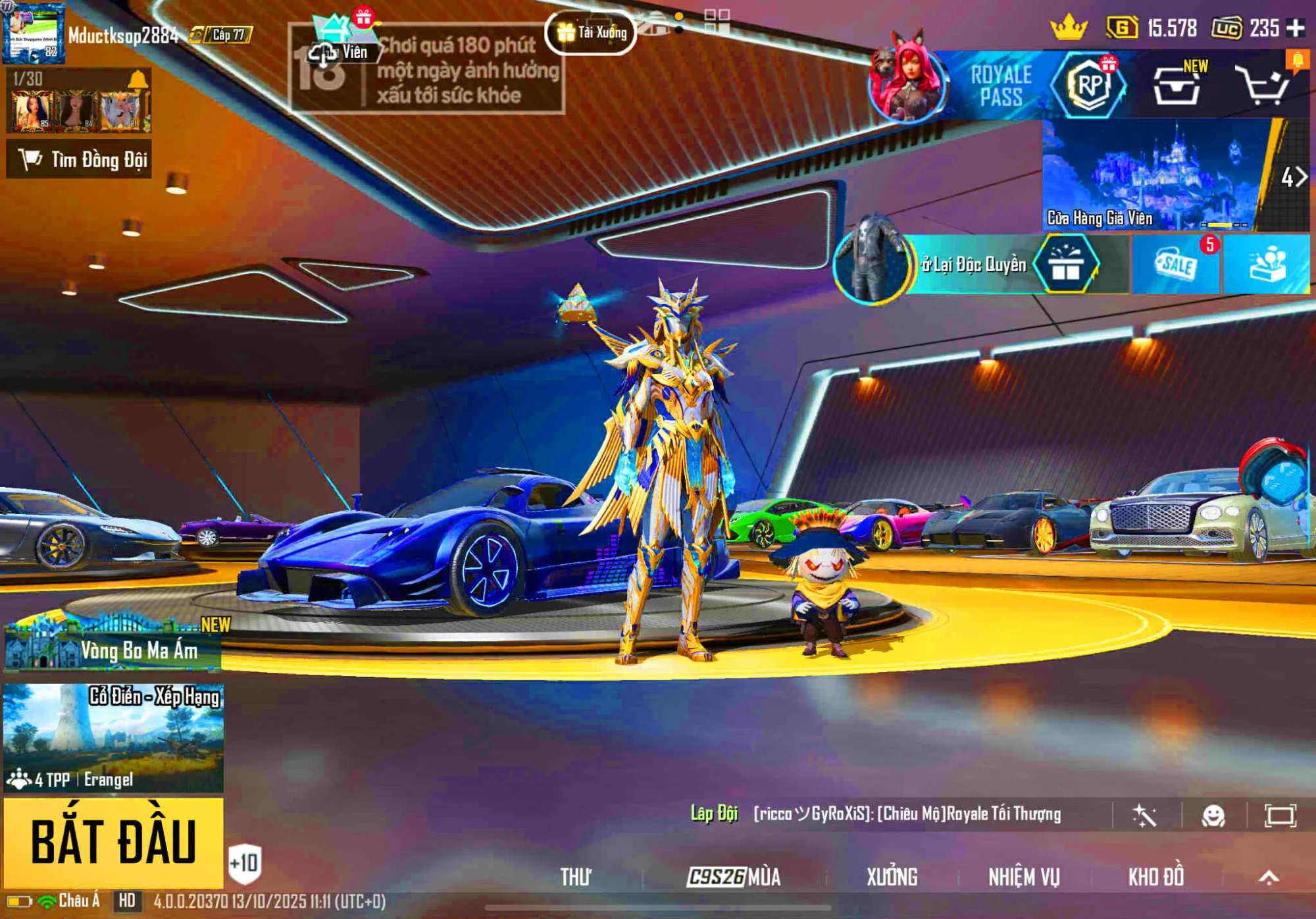Expand the bottom menu with the up arrow
Screen dimensions: 1316x919
[x=1269, y=877]
